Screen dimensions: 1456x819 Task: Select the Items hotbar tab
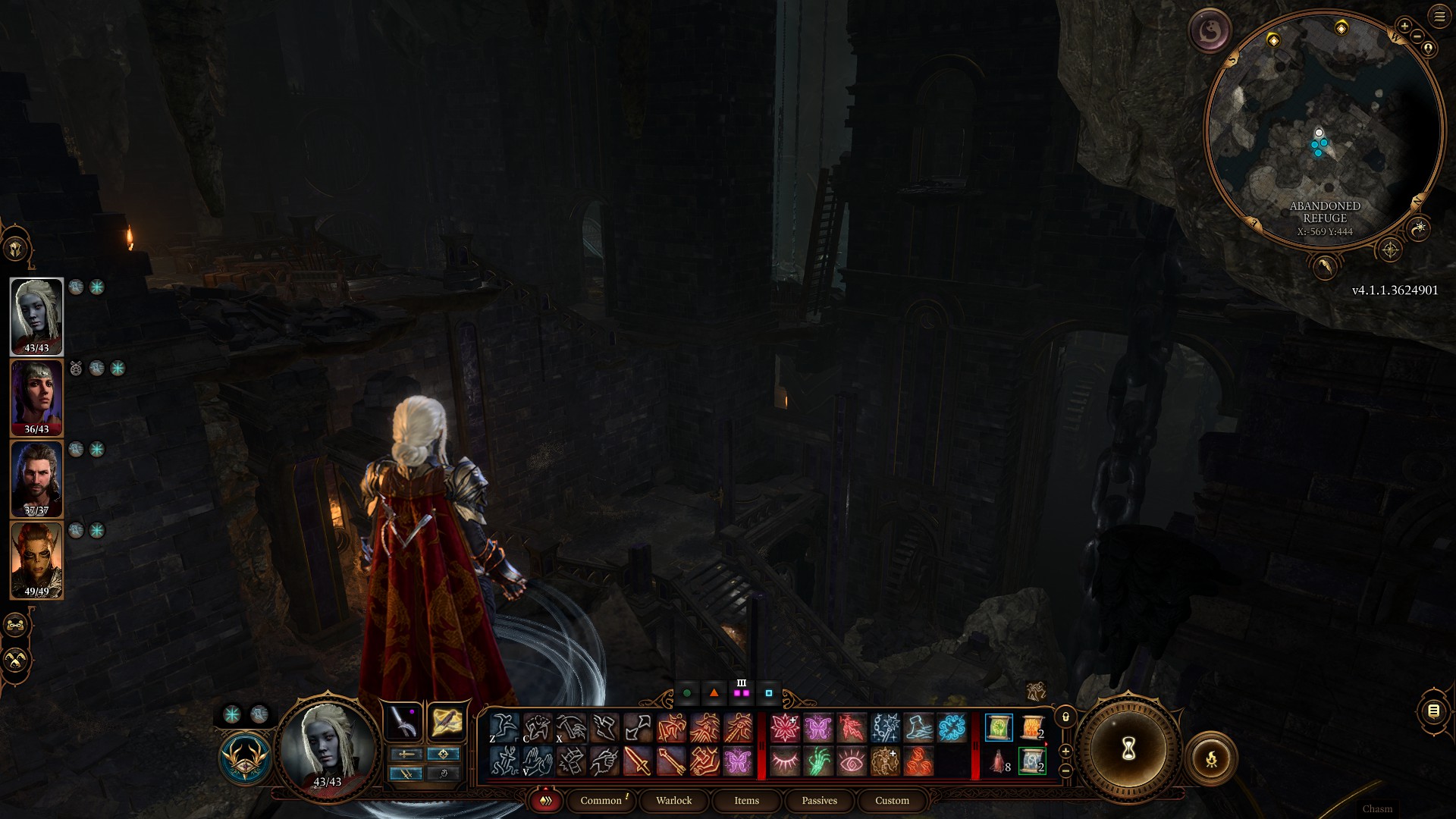pyautogui.click(x=746, y=801)
